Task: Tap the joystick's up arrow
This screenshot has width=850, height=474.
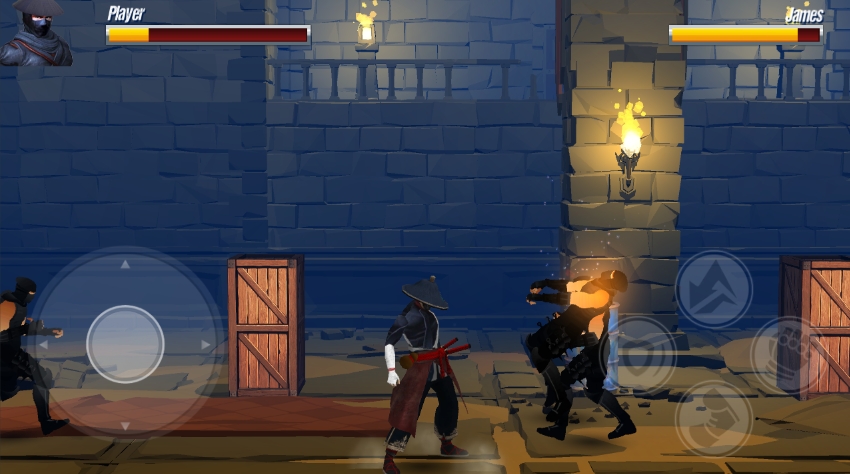Action: point(125,265)
